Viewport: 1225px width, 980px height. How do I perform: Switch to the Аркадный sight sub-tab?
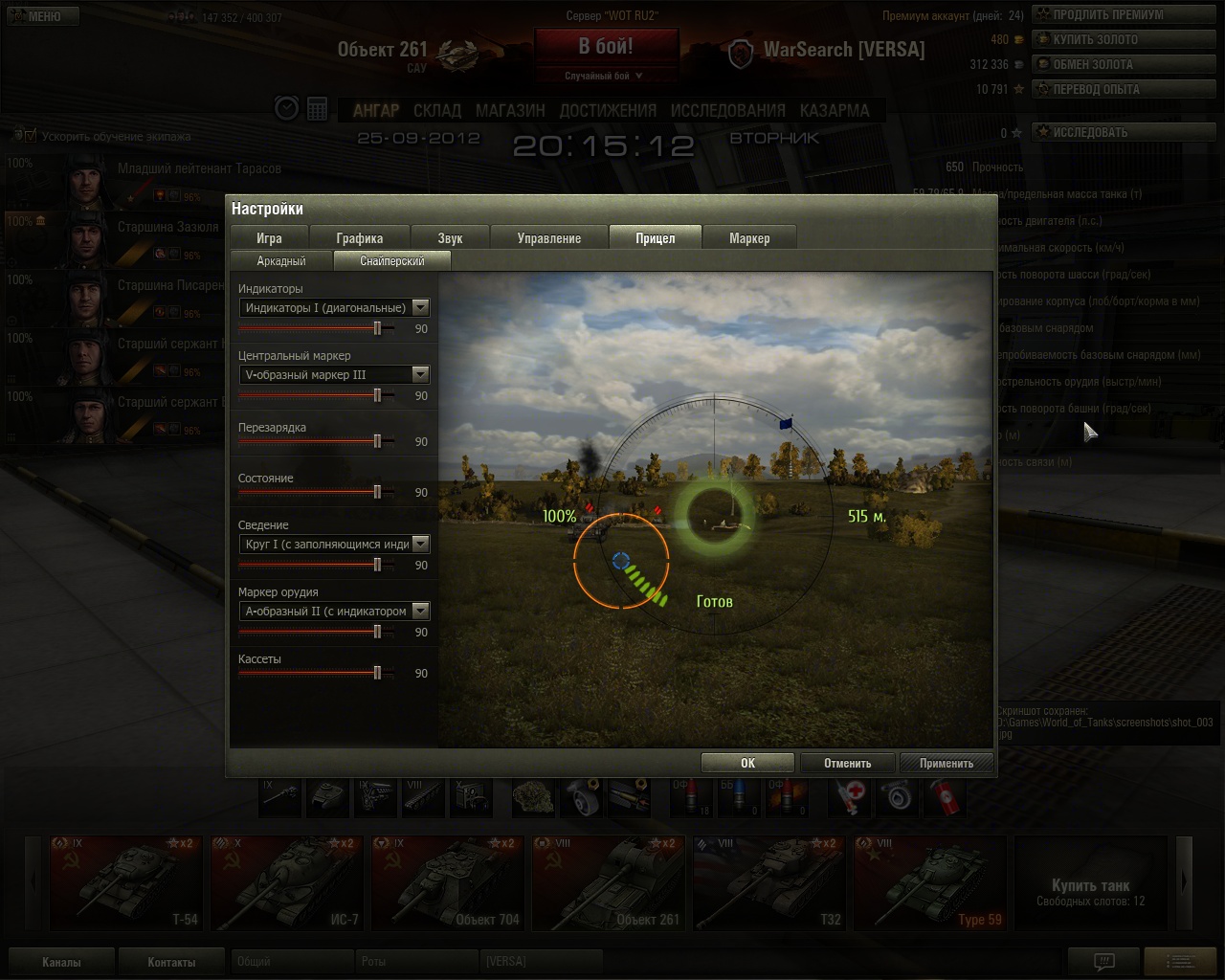point(281,260)
